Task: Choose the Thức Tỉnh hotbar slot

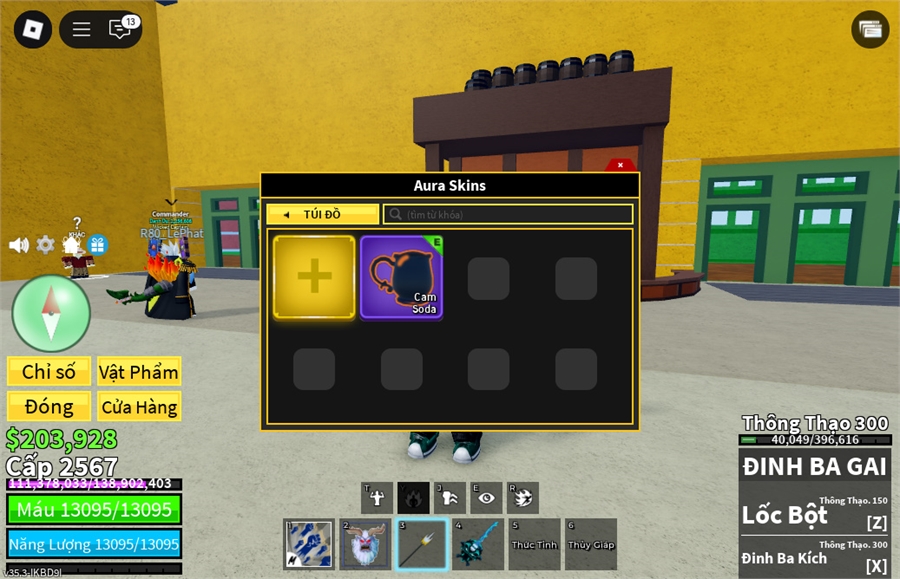Action: [x=534, y=544]
